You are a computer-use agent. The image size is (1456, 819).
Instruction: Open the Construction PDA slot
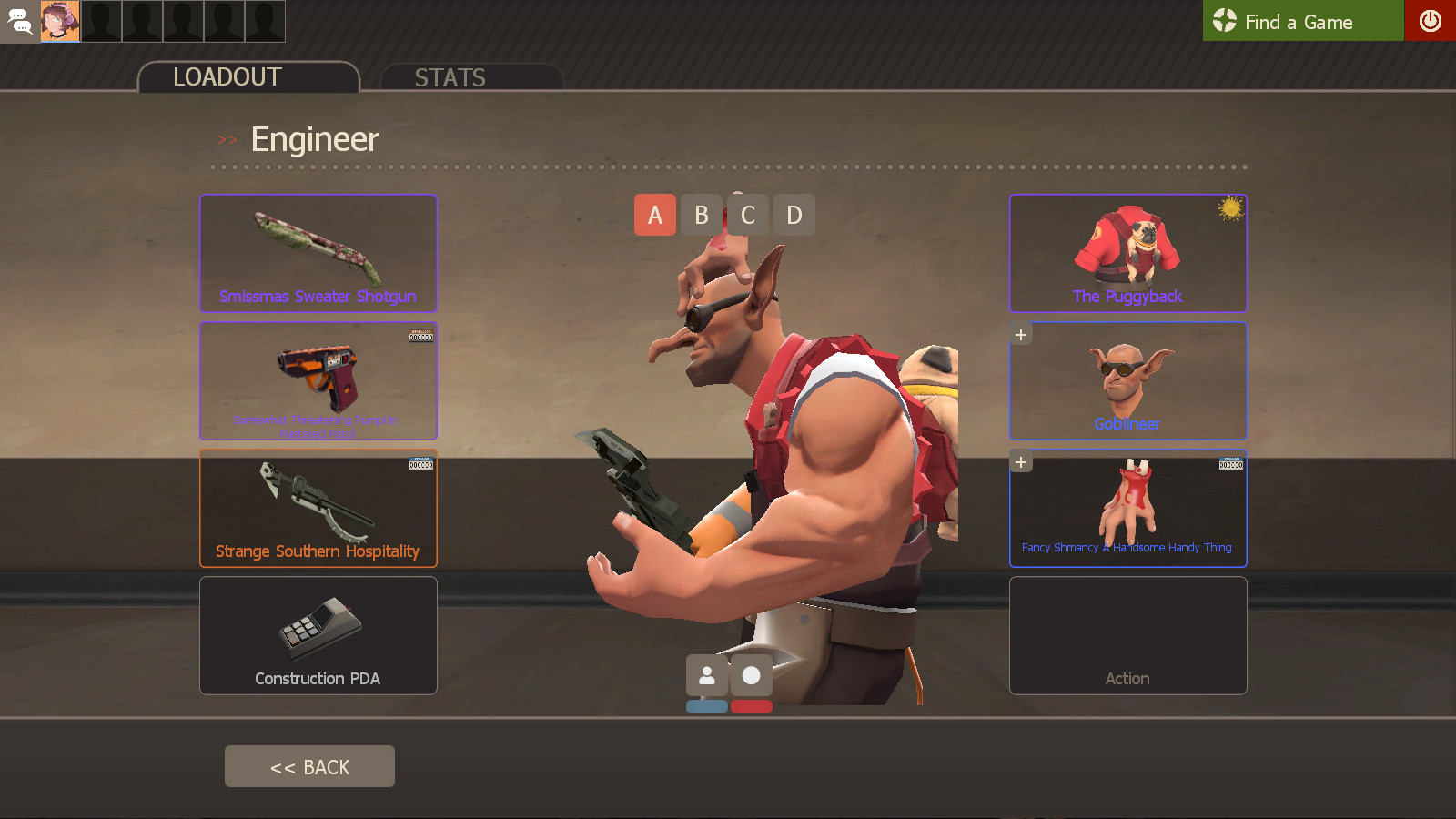coord(318,635)
